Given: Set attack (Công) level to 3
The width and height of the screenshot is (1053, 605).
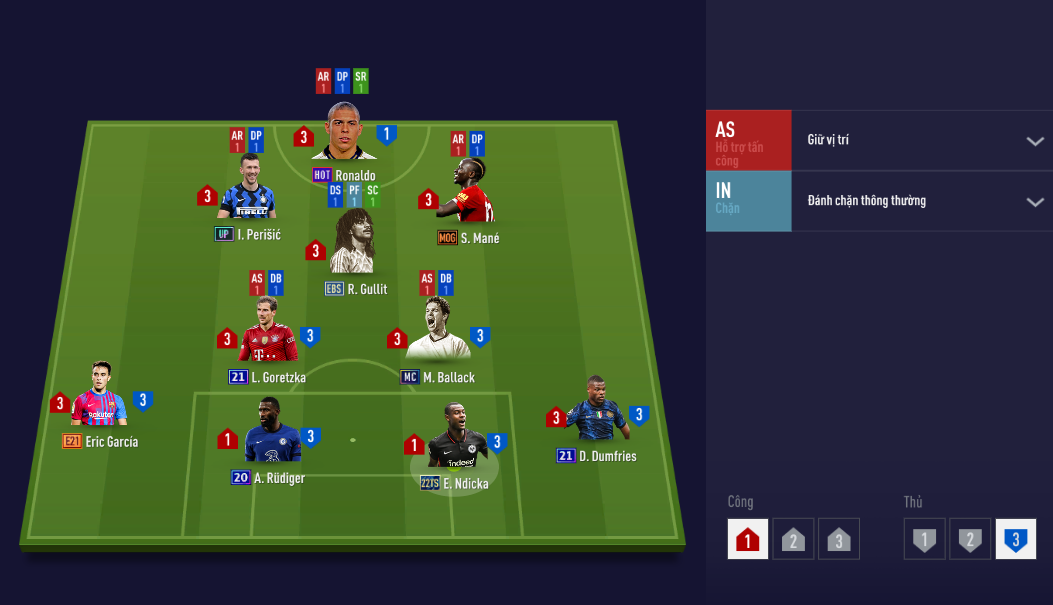Looking at the screenshot, I should (838, 539).
